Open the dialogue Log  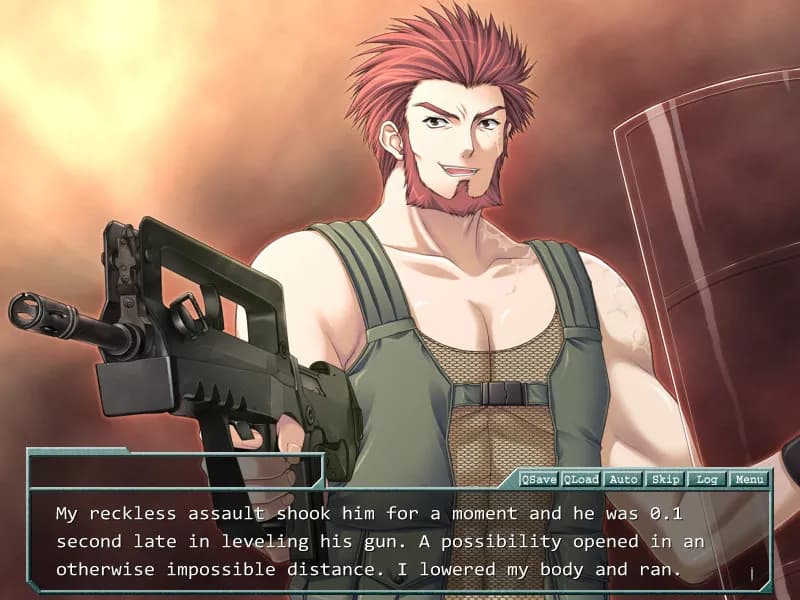[x=707, y=479]
